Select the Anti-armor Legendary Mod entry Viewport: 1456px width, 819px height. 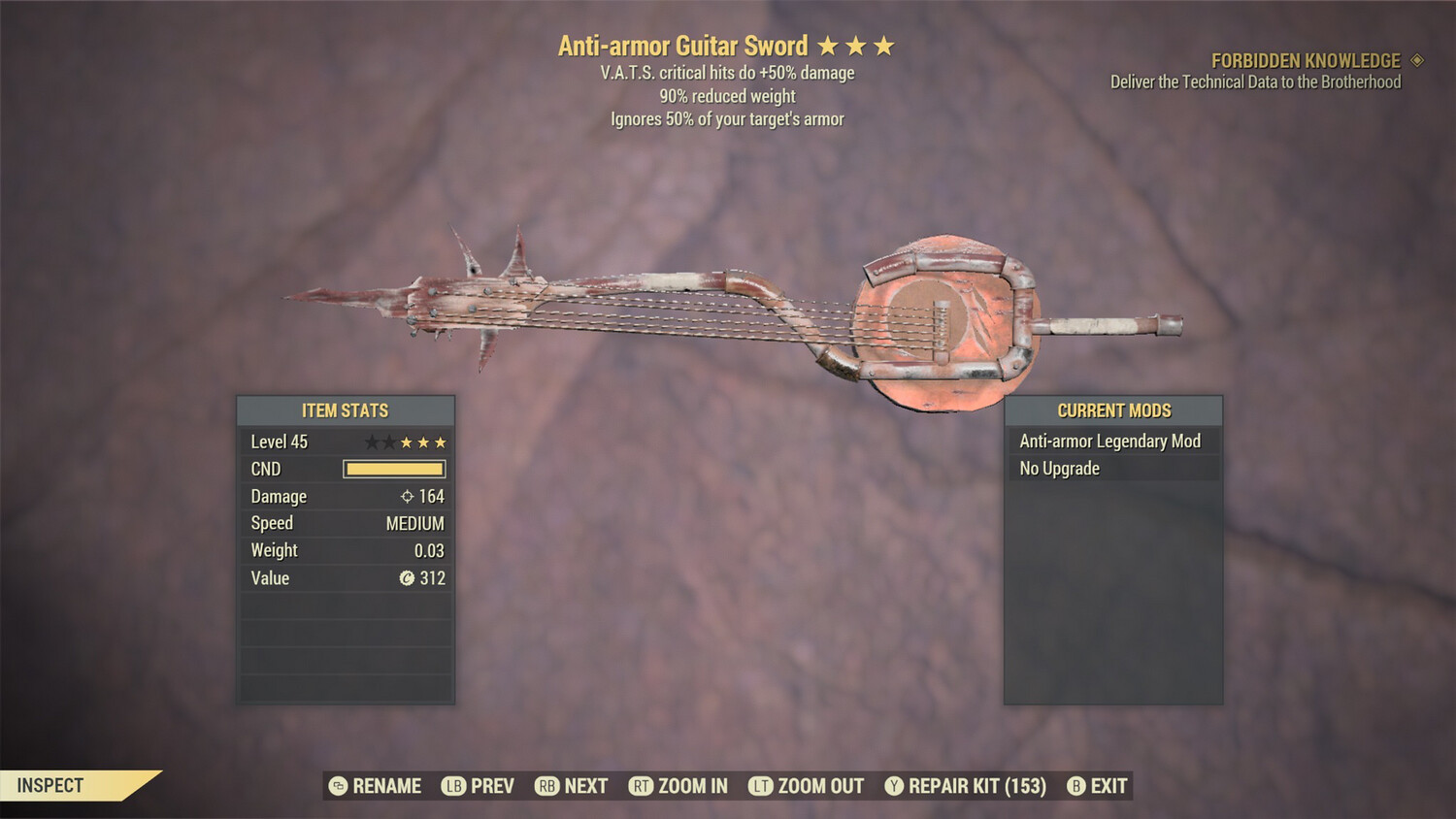[1111, 442]
